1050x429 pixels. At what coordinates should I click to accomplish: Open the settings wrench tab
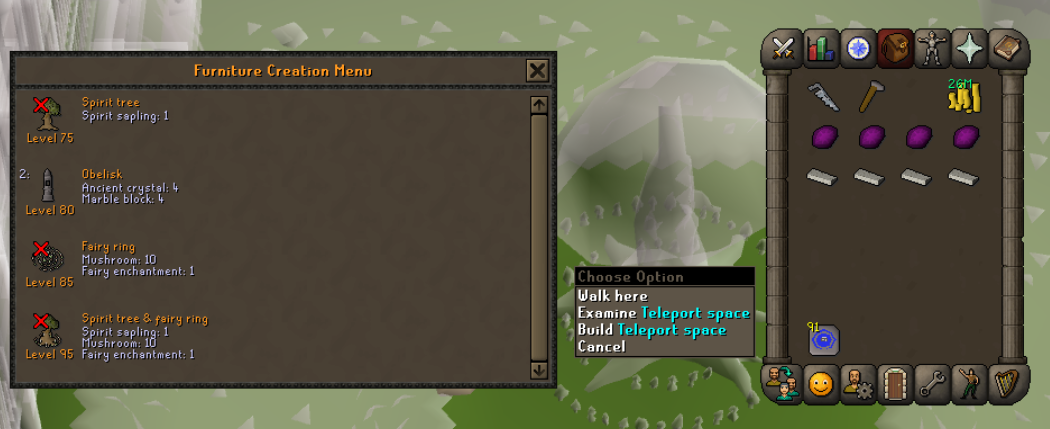(932, 384)
